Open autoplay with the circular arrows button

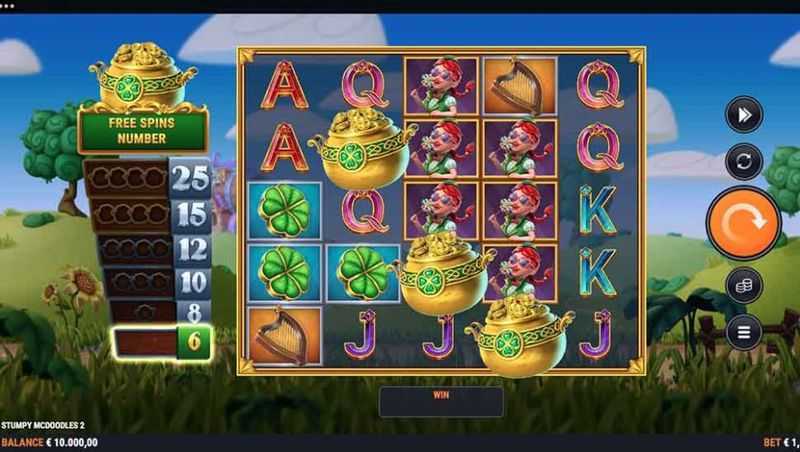743,162
